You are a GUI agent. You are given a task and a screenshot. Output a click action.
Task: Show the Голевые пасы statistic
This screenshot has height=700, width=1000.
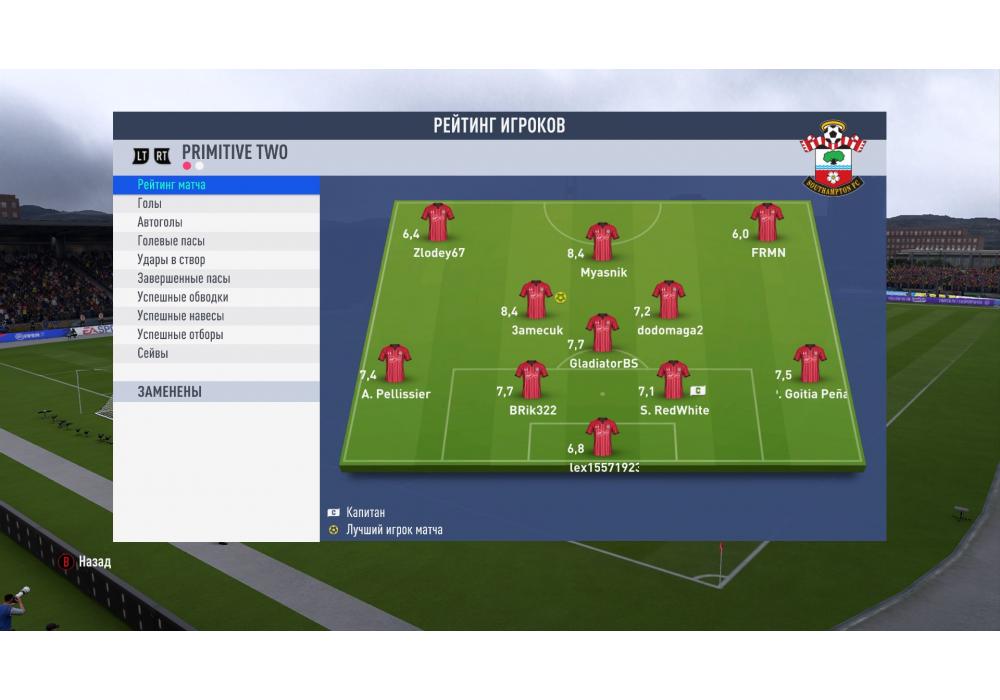coord(216,241)
